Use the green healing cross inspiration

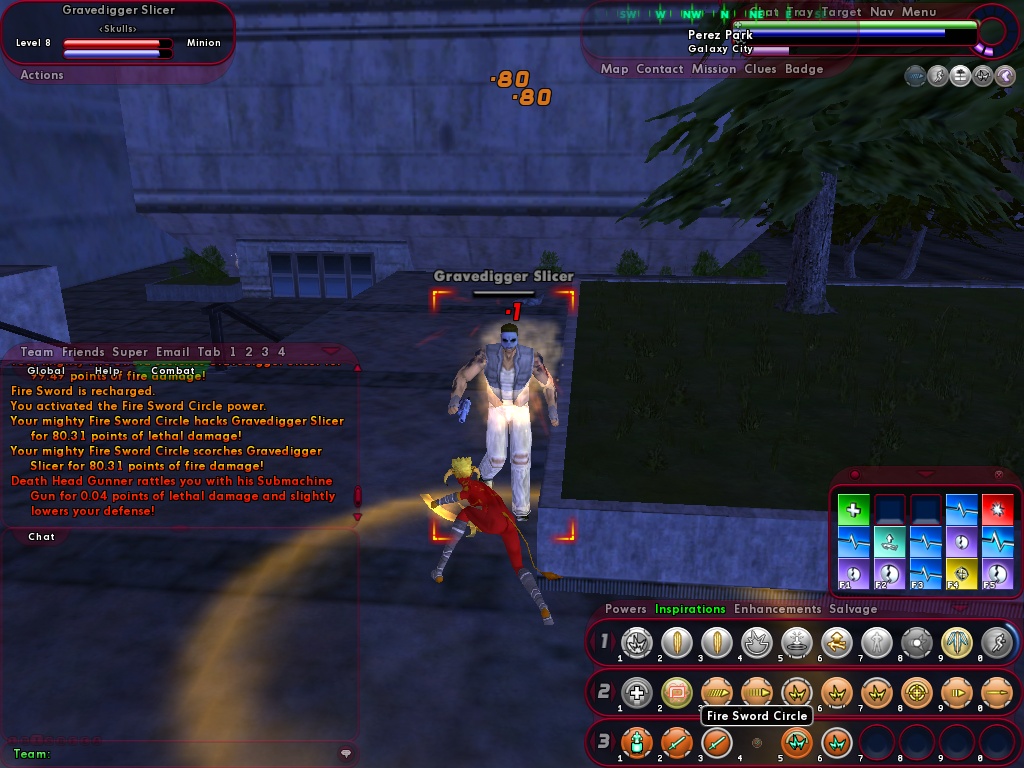coord(853,510)
